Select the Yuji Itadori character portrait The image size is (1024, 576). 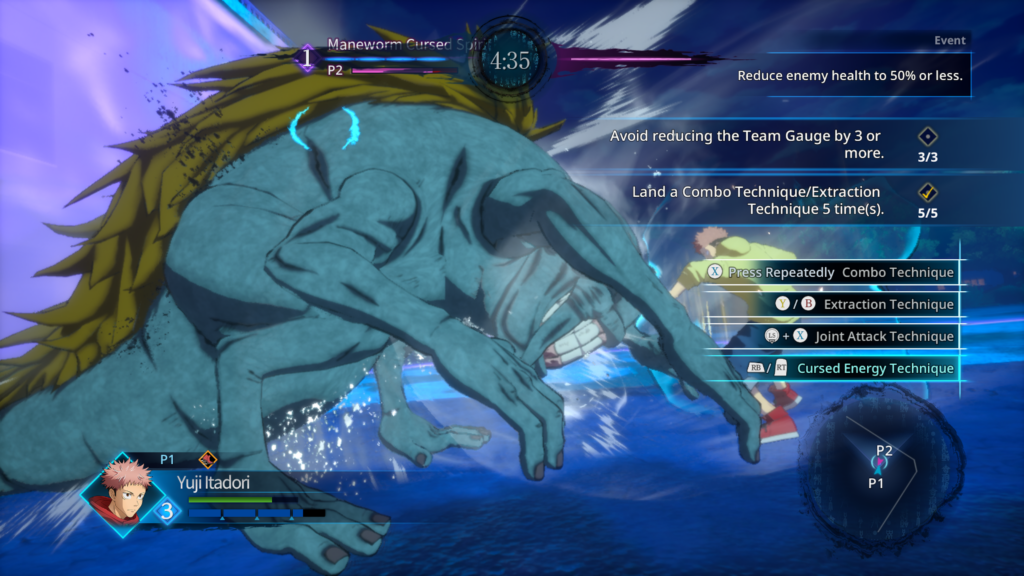point(120,493)
